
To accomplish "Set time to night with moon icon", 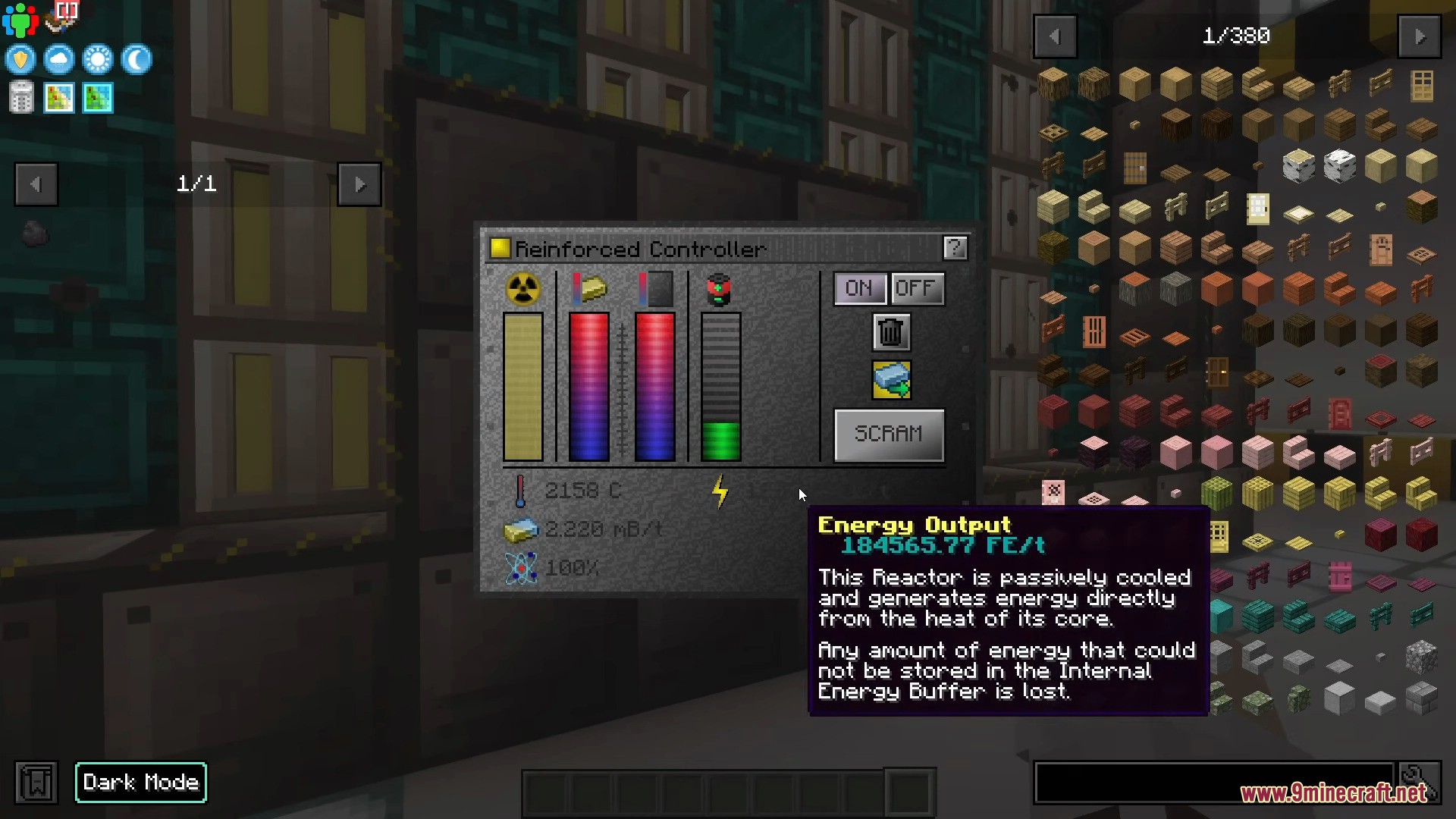I will pyautogui.click(x=136, y=59).
